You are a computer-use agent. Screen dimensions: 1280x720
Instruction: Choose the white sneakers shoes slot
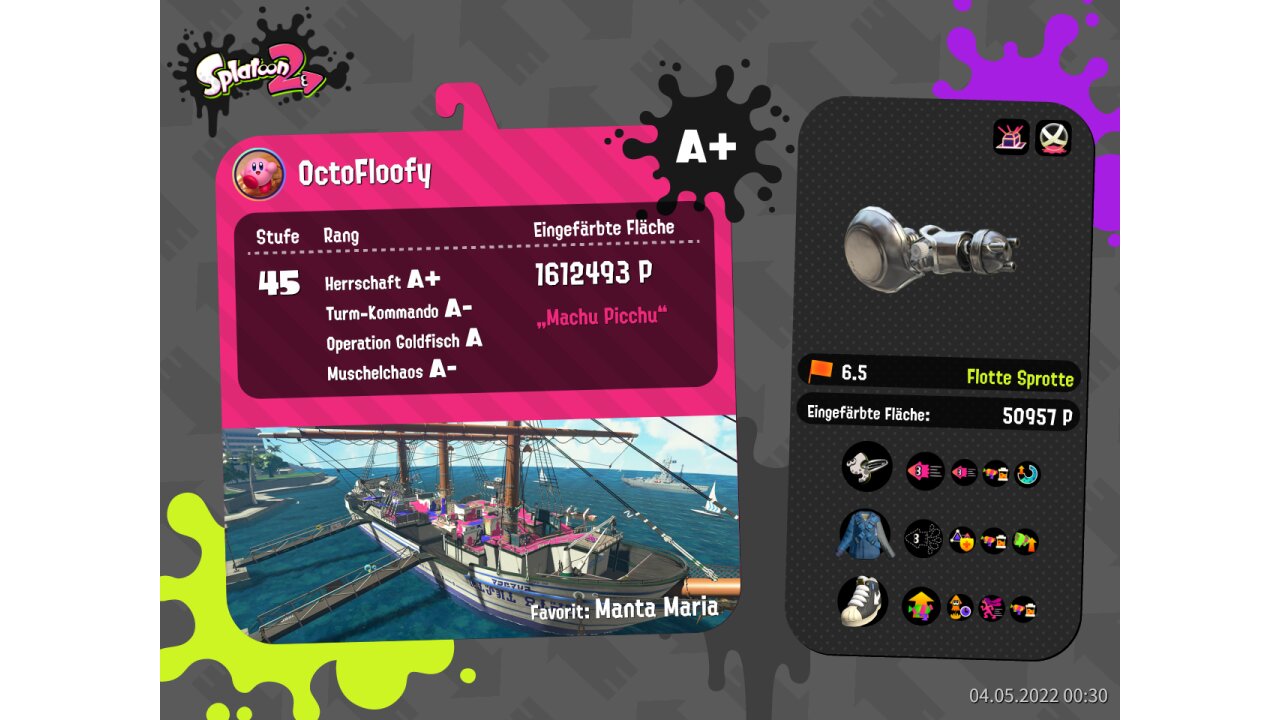(864, 603)
